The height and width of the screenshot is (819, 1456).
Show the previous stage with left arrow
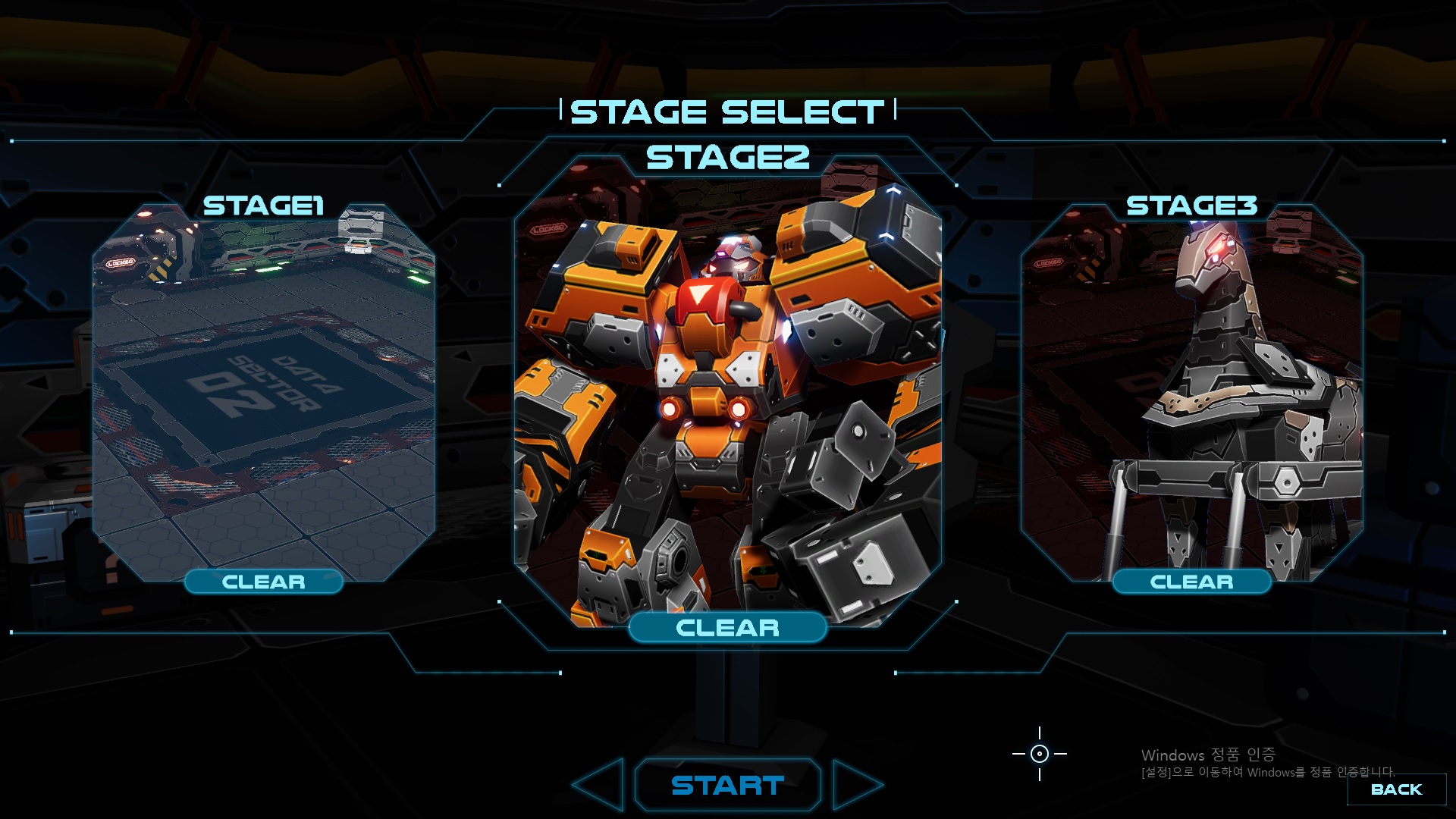click(601, 786)
